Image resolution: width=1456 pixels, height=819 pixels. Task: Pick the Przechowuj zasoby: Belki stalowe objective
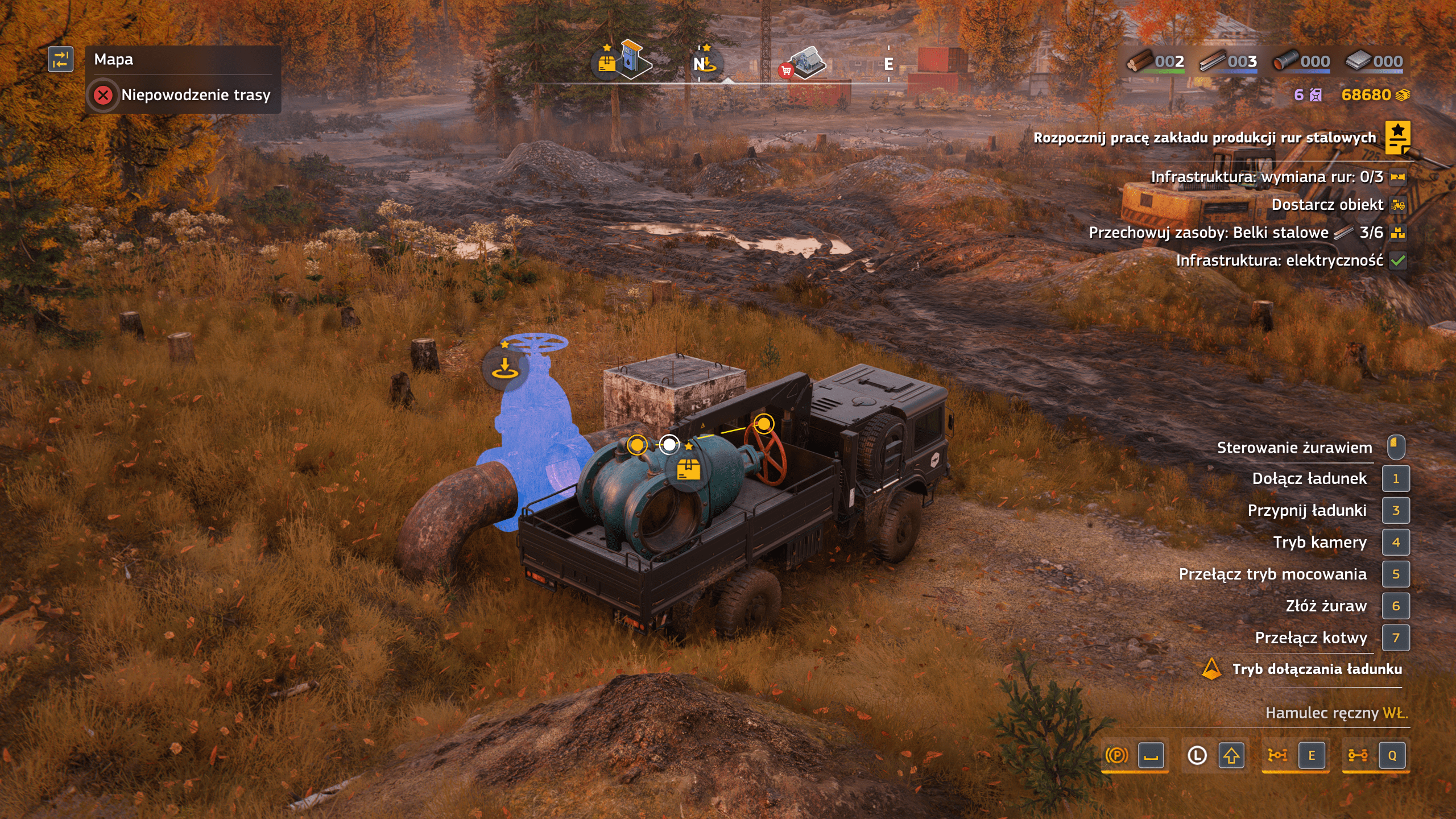click(x=1235, y=233)
